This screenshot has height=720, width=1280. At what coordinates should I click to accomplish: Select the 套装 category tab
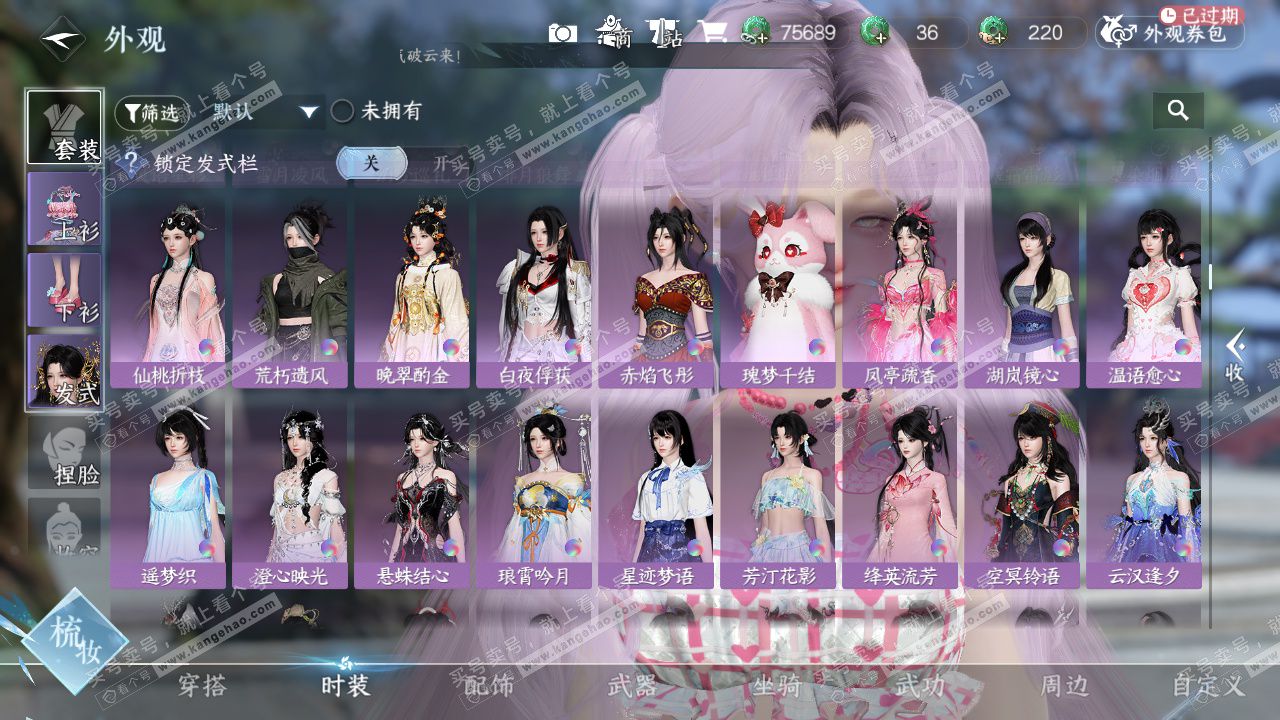click(x=65, y=127)
